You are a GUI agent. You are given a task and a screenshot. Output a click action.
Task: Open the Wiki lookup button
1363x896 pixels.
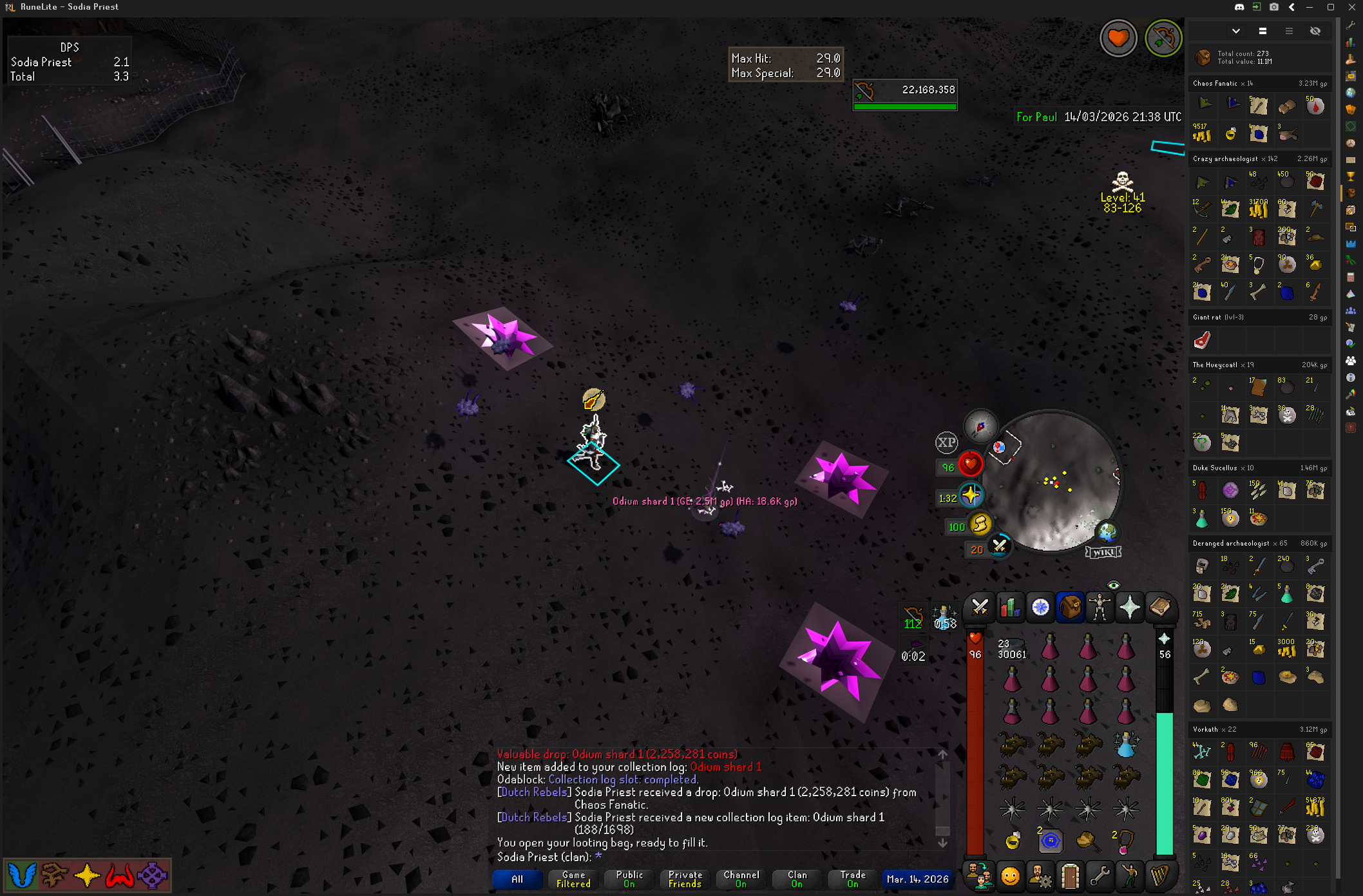pyautogui.click(x=1103, y=552)
